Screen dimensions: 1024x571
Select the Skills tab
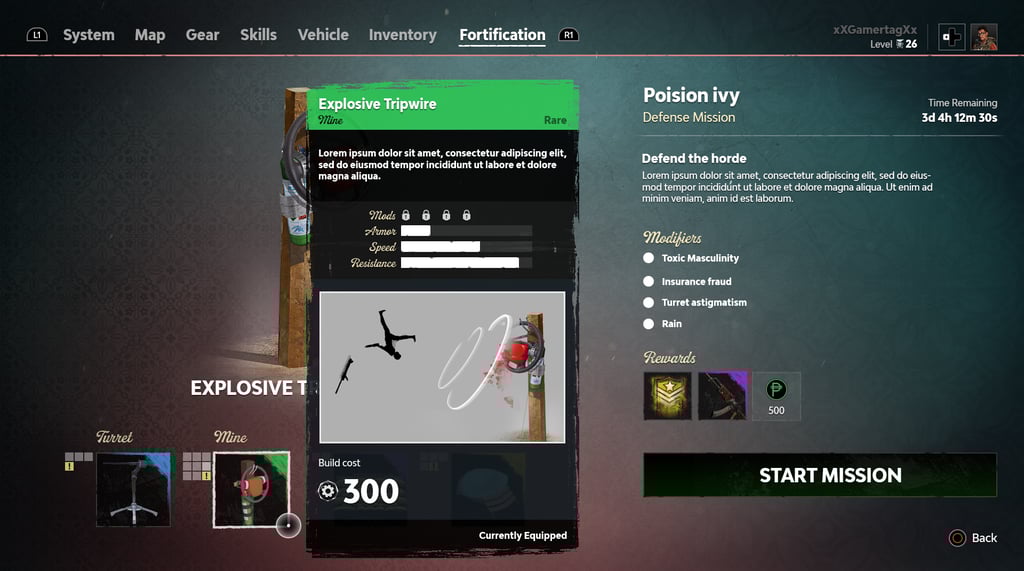(258, 35)
